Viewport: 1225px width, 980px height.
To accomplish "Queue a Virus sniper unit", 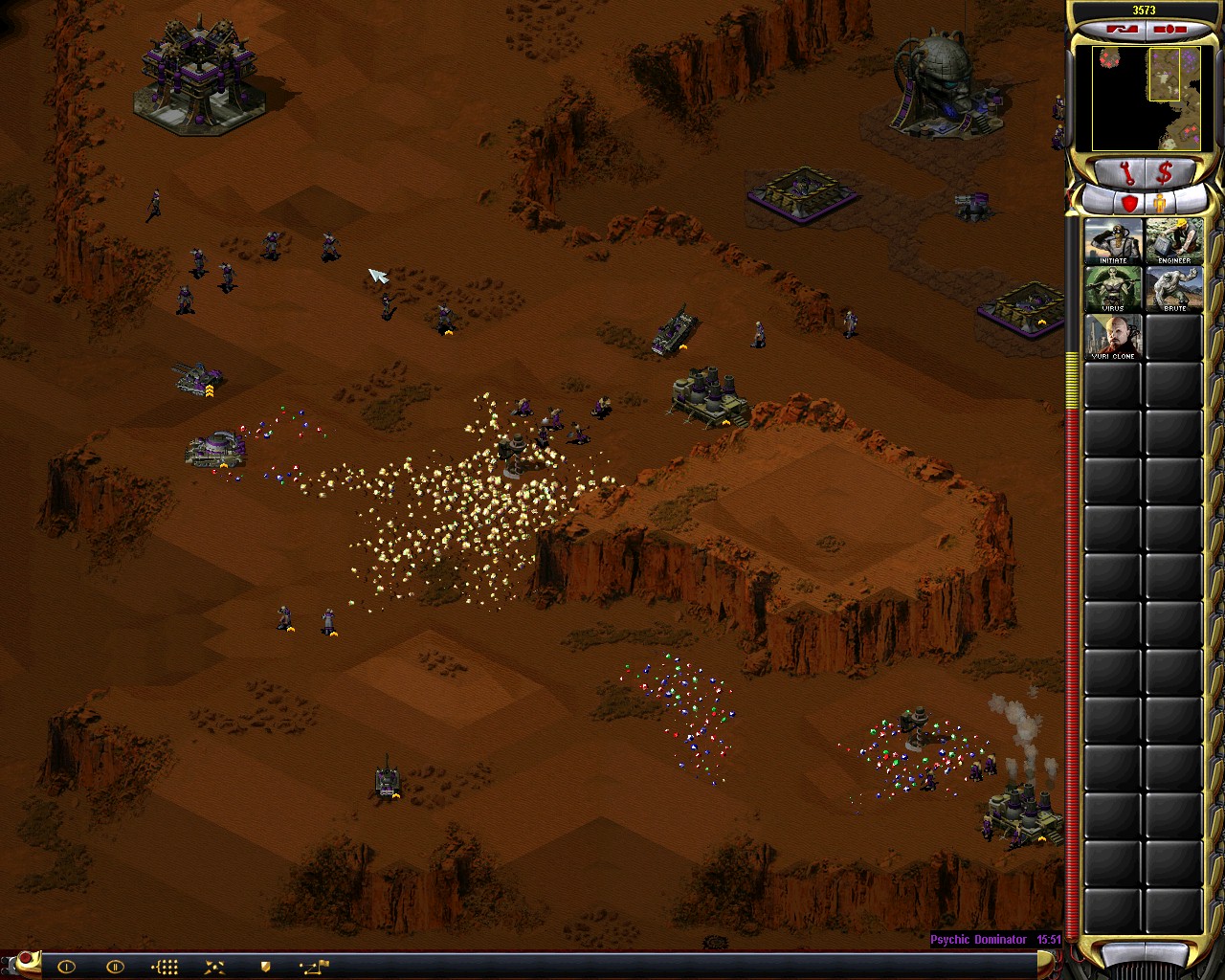I will (1112, 290).
